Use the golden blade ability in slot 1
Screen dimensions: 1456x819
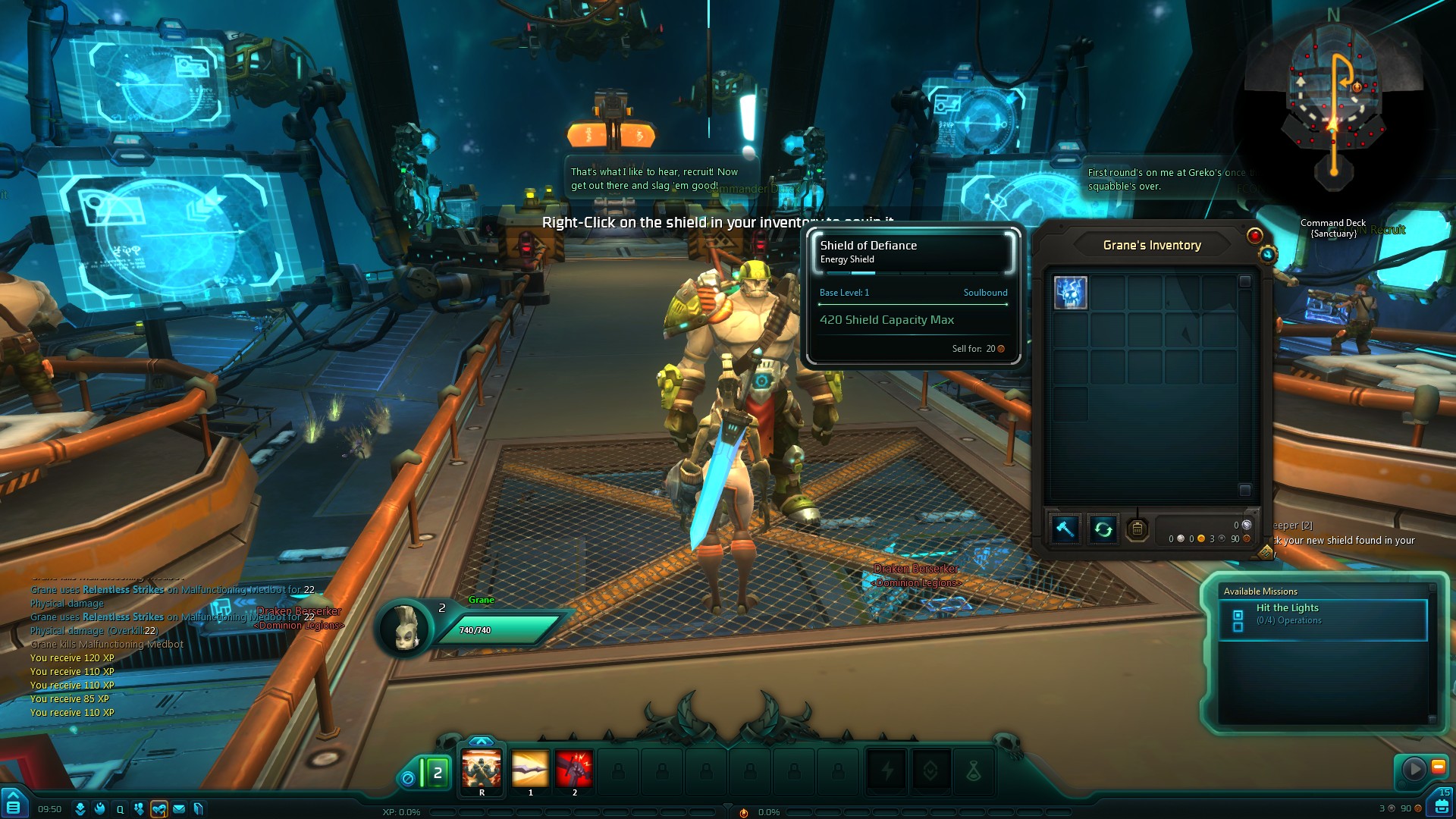pos(530,769)
